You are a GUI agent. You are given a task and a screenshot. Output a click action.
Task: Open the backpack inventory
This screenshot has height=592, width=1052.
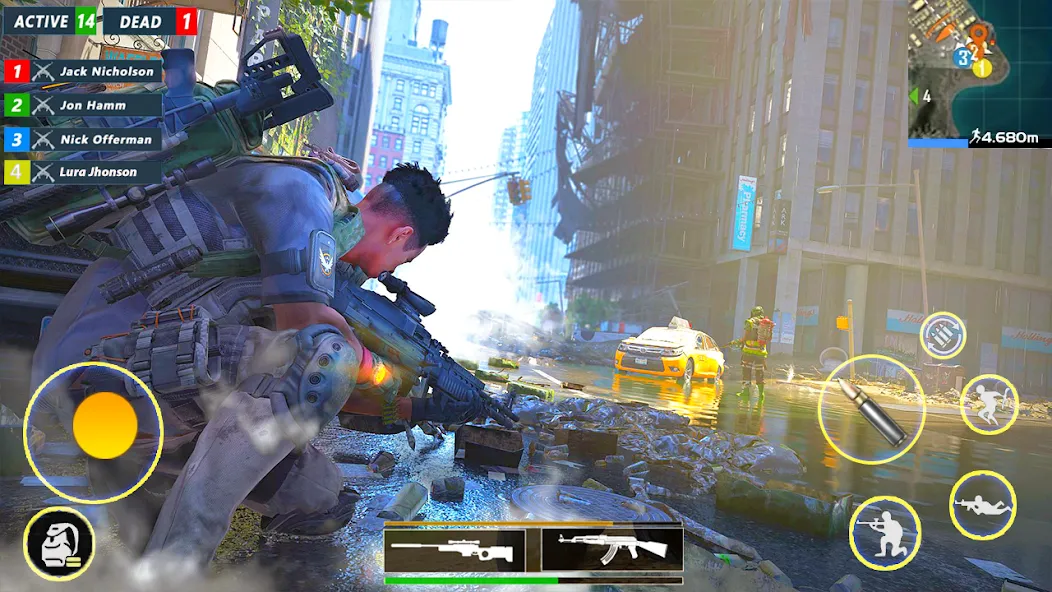tap(59, 544)
